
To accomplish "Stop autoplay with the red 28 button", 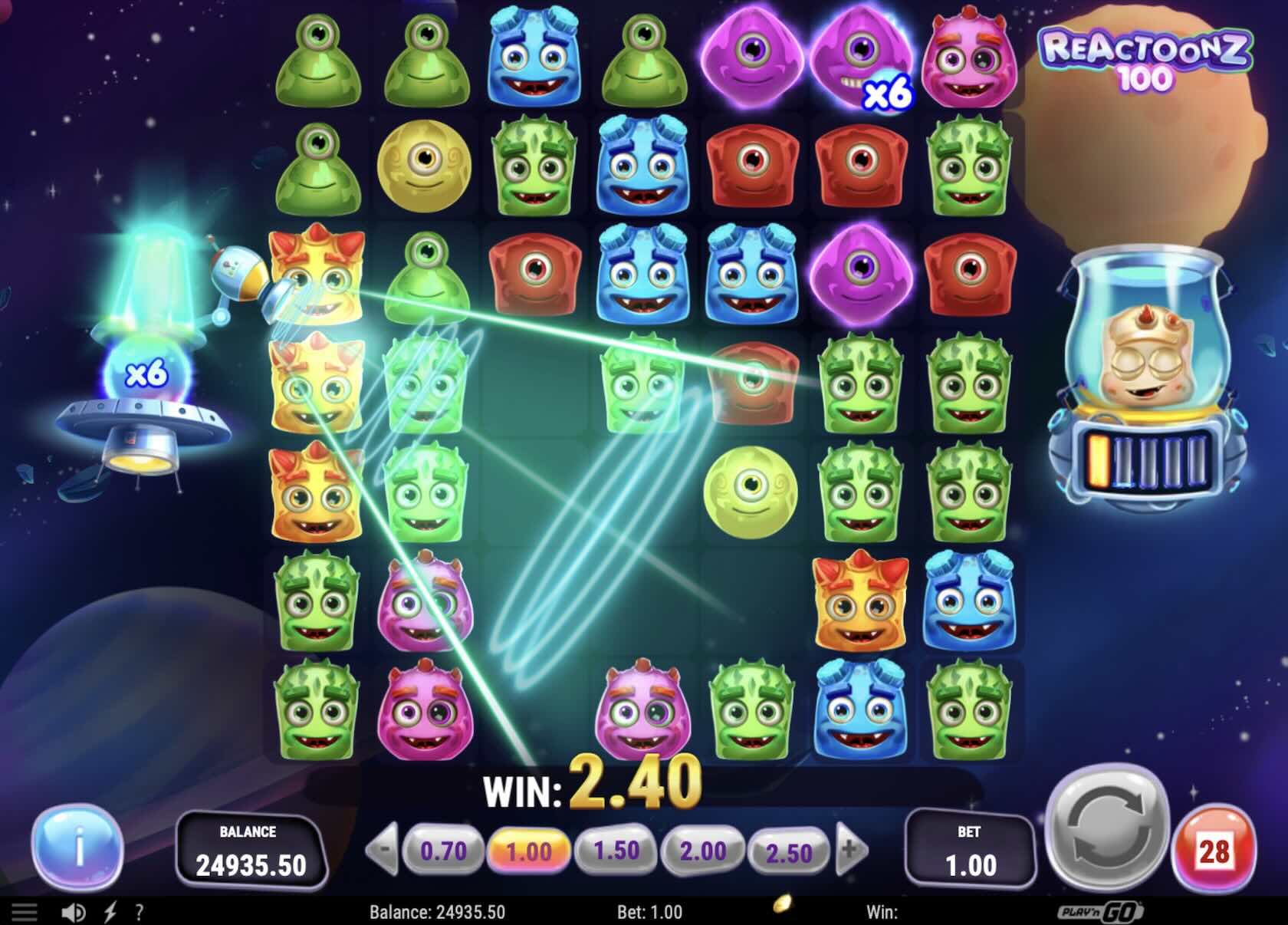I will (x=1214, y=851).
